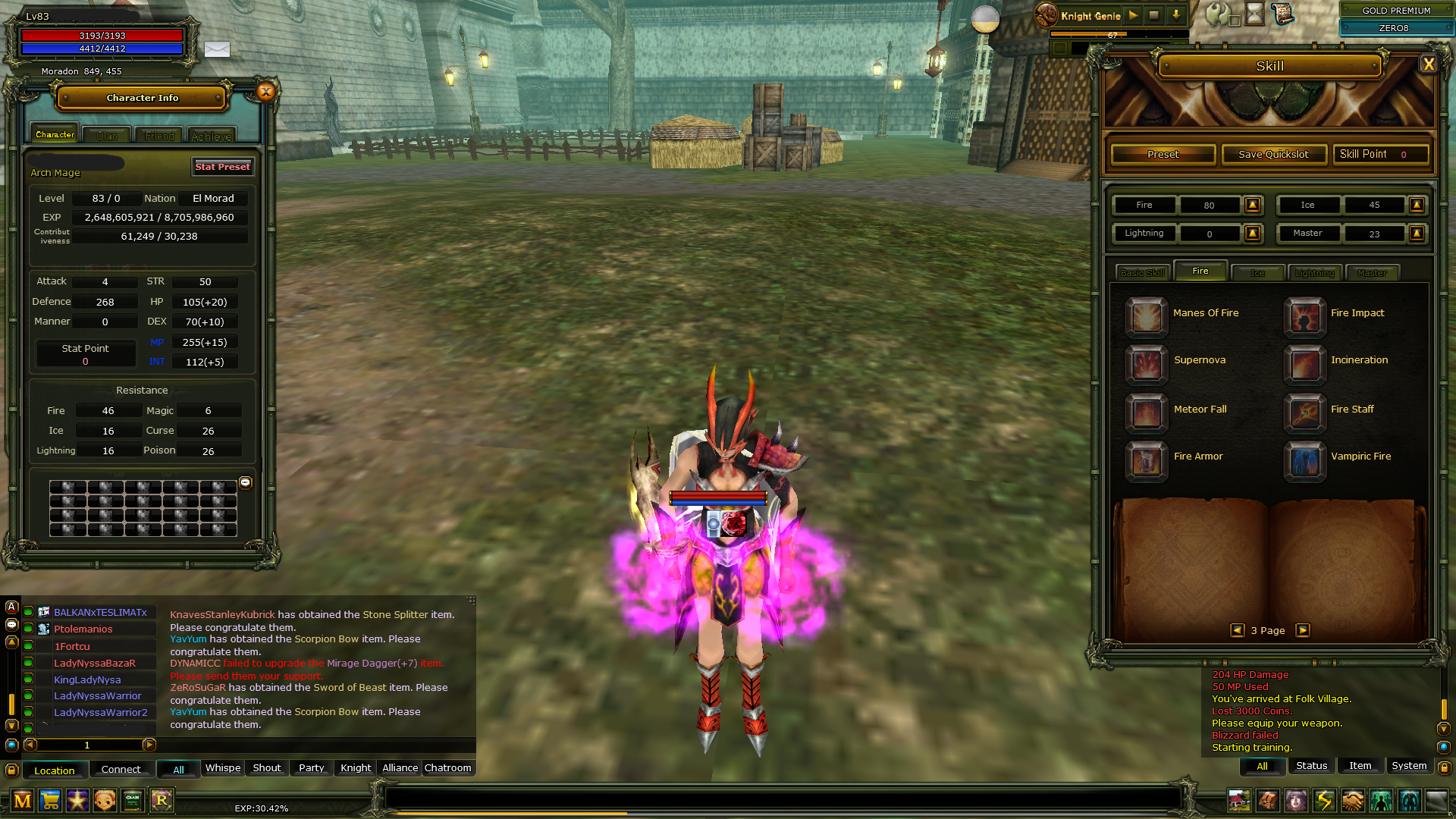Expand the Fire skill points stepper arrow

(x=1253, y=205)
